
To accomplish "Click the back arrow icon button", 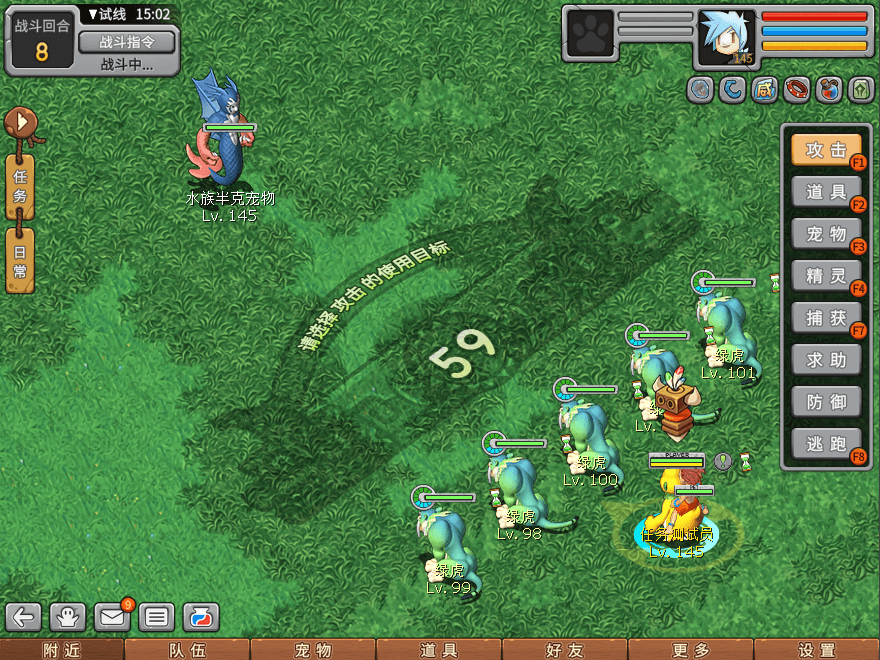I will point(24,617).
